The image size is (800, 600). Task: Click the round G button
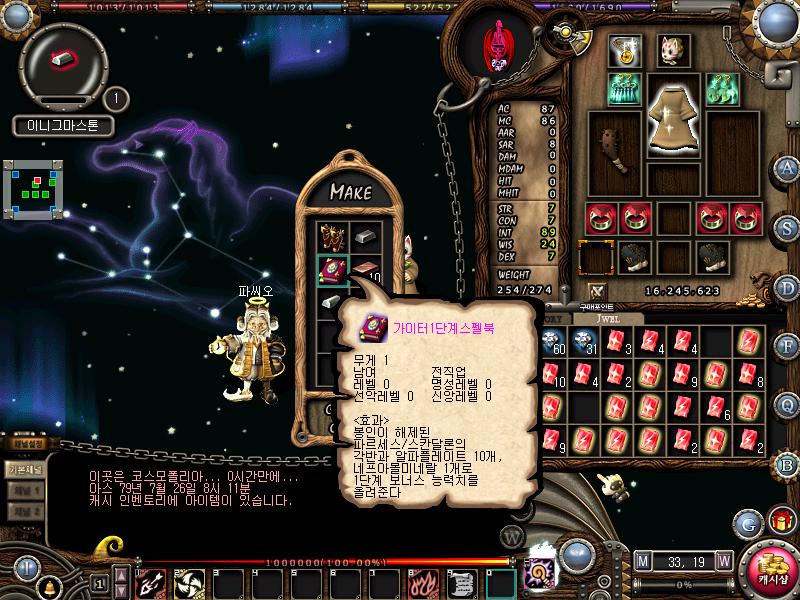click(747, 522)
